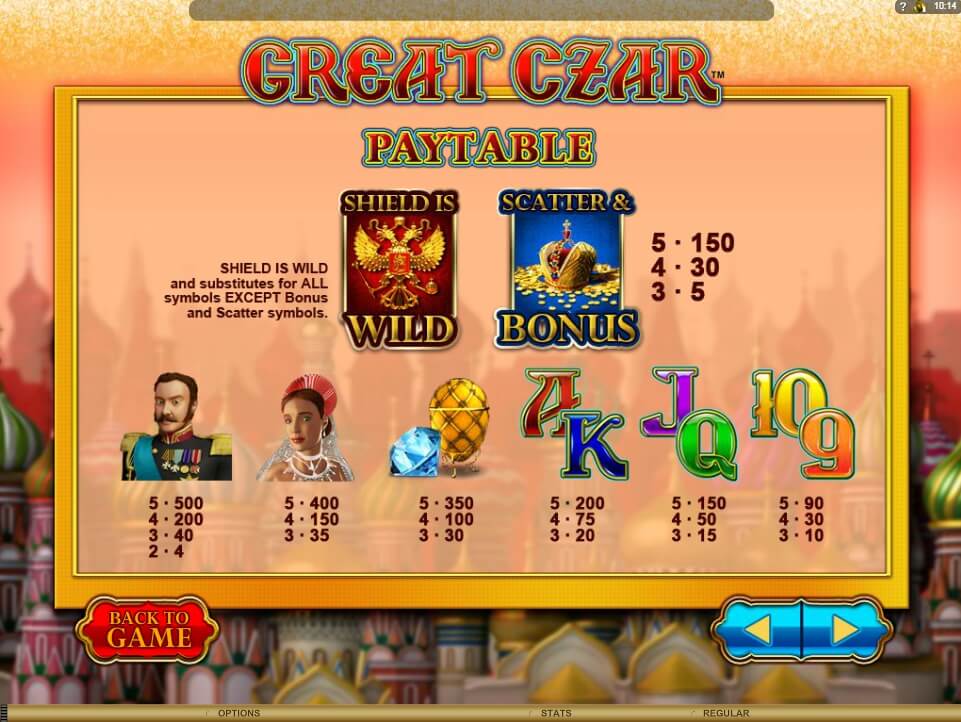The width and height of the screenshot is (961, 722).
Task: Click the Regular mode selector
Action: (726, 713)
